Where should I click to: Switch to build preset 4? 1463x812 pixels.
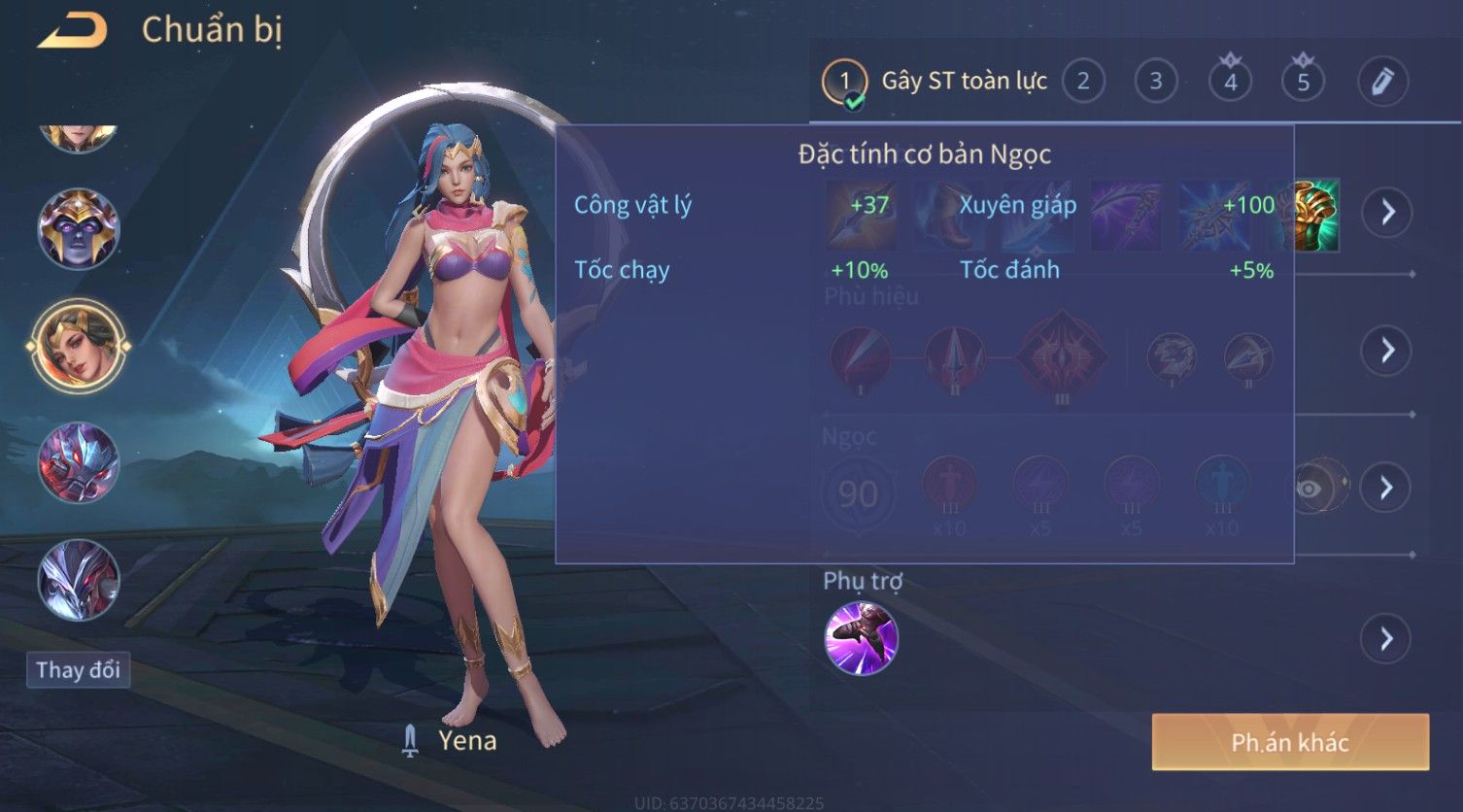tap(1230, 82)
